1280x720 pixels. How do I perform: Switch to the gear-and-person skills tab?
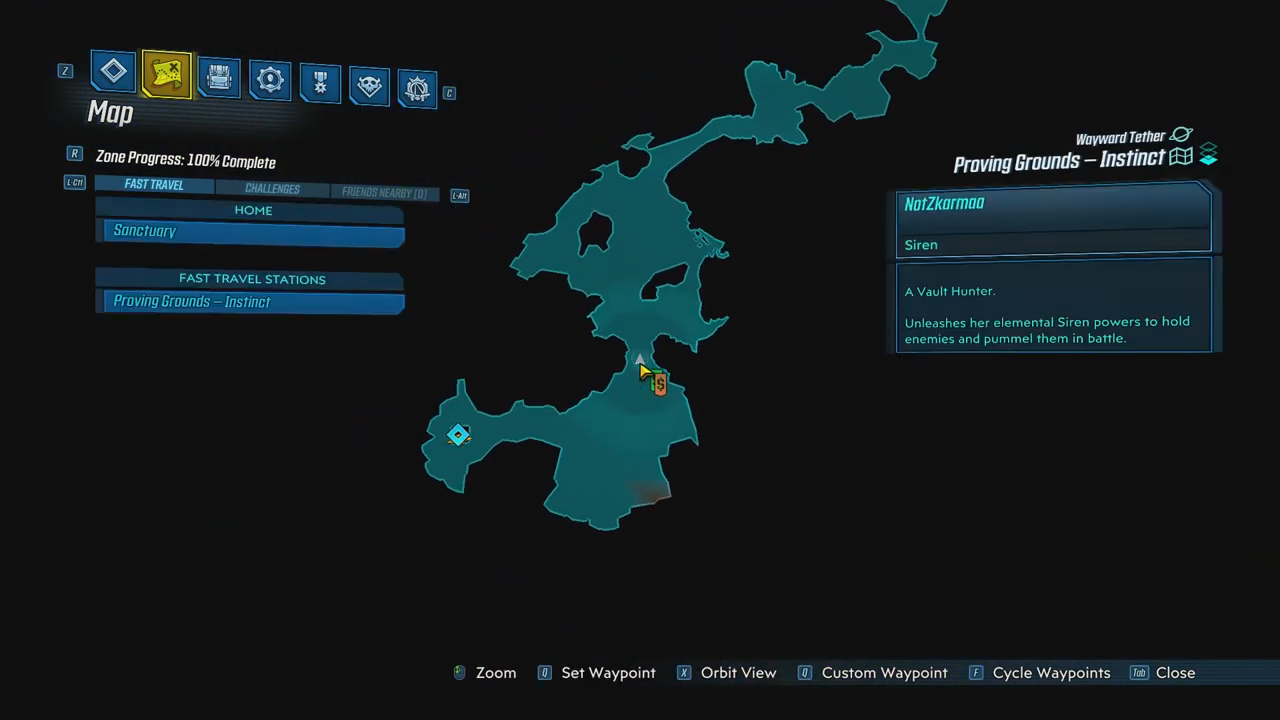click(x=270, y=80)
